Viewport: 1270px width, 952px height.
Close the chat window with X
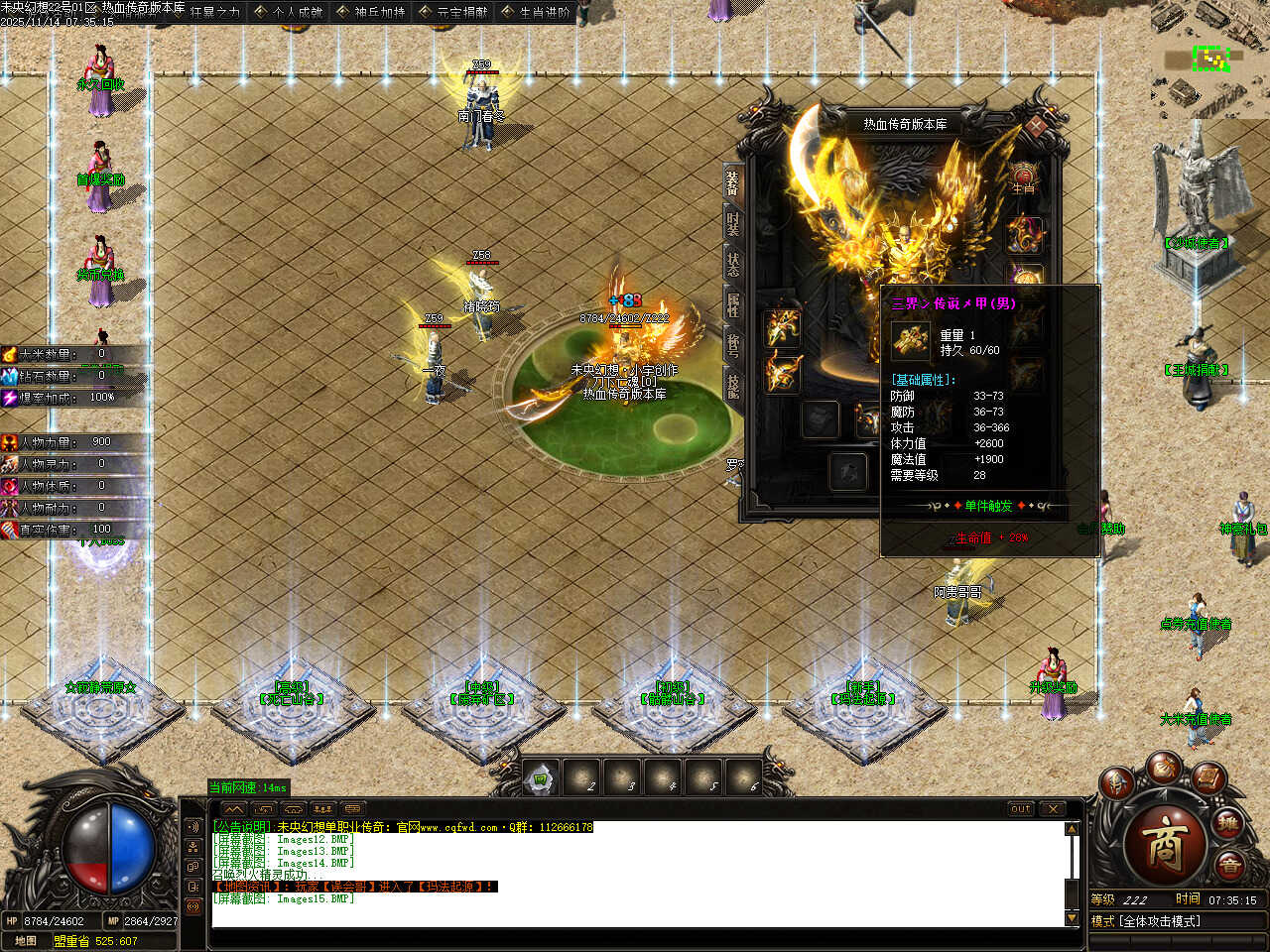1053,809
